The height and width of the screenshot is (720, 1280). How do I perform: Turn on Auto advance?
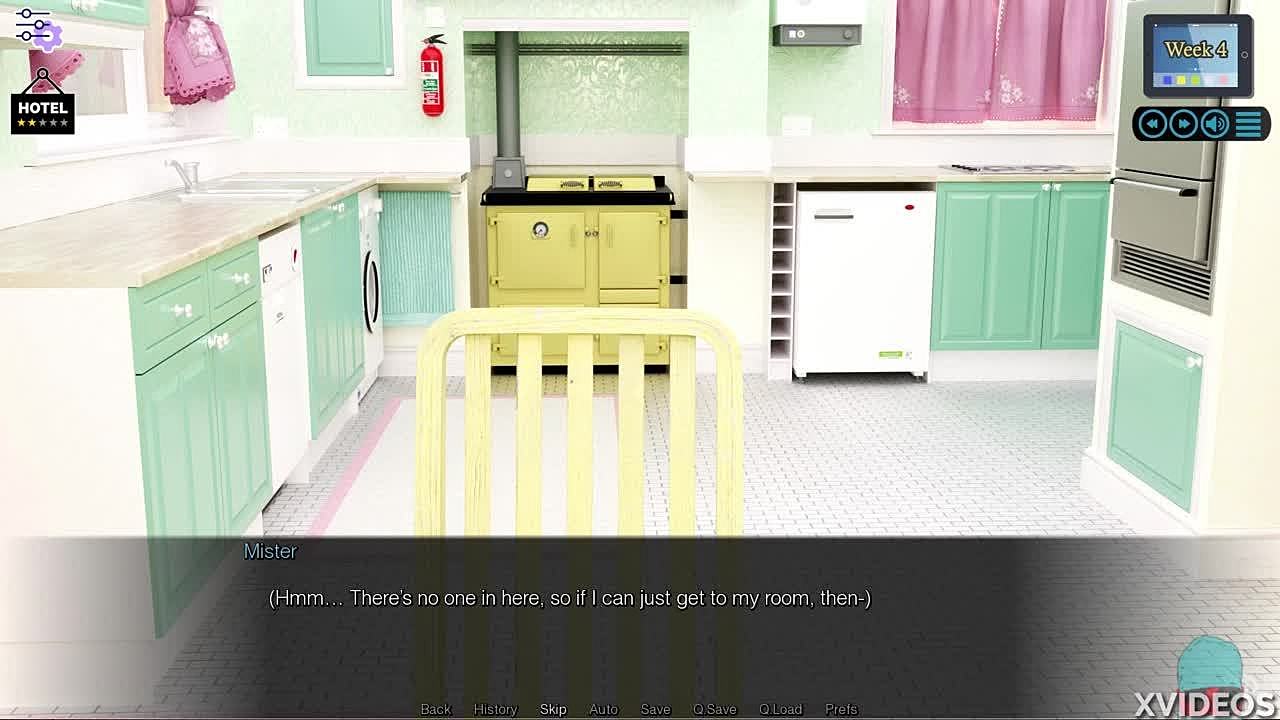603,709
